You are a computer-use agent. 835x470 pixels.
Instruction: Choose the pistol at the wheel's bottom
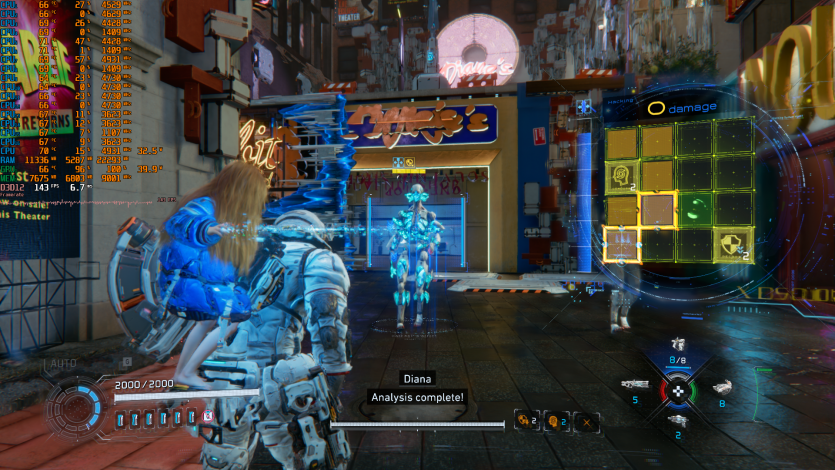(x=678, y=422)
